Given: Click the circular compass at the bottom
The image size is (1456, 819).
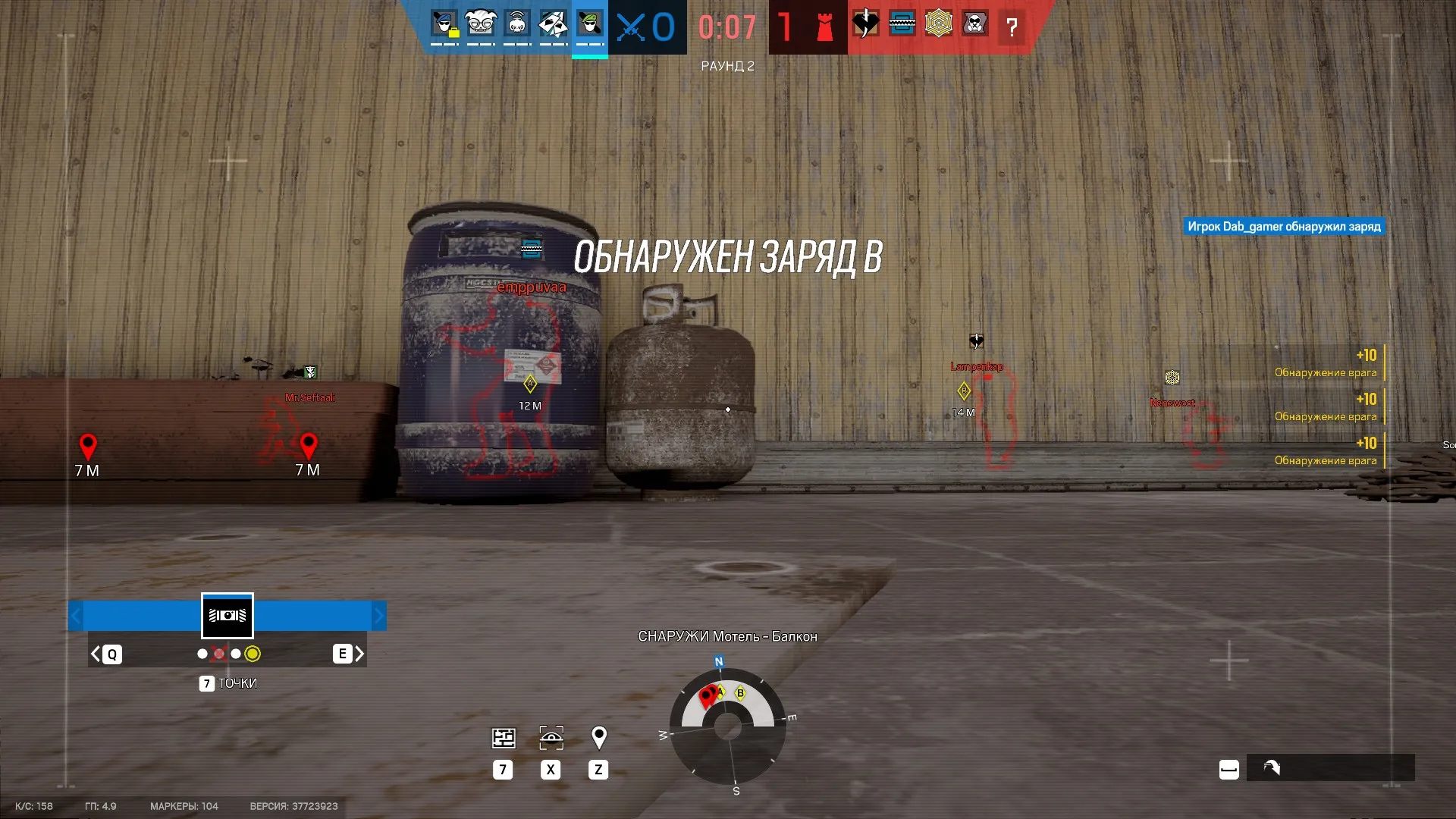Looking at the screenshot, I should coord(728,726).
